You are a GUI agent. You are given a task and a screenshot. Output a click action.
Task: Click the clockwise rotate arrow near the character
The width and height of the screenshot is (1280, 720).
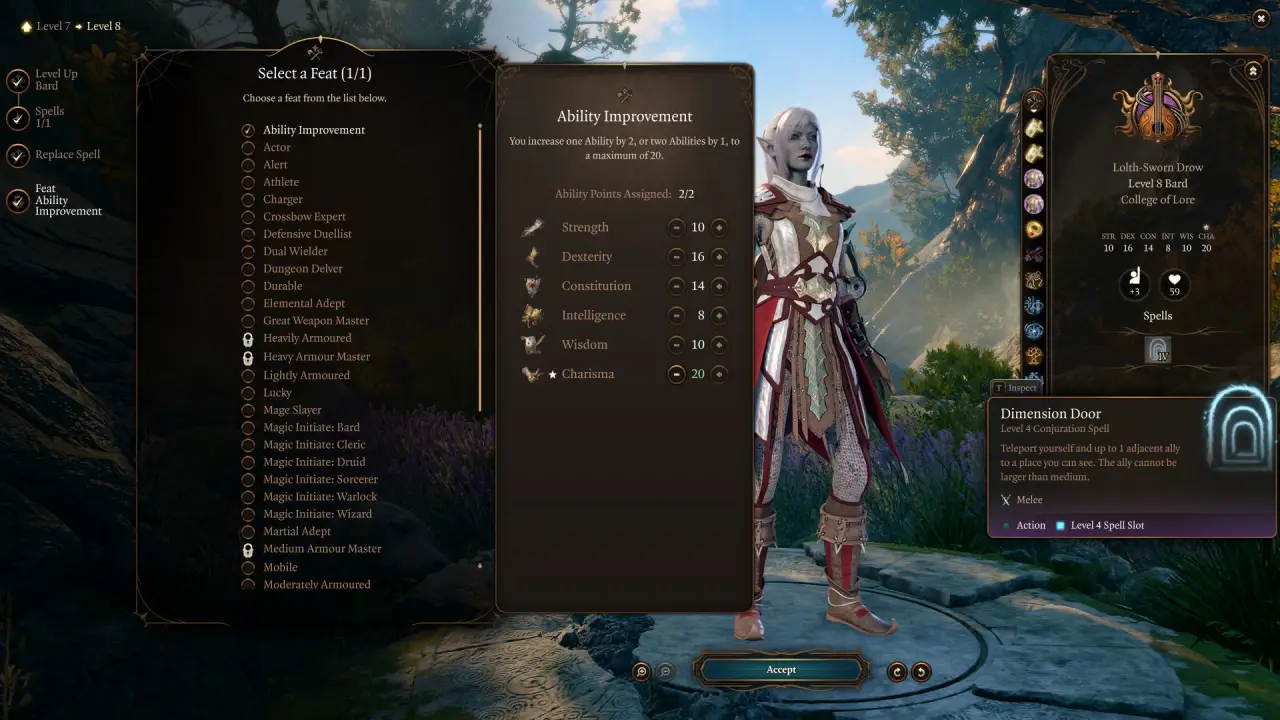(x=896, y=671)
